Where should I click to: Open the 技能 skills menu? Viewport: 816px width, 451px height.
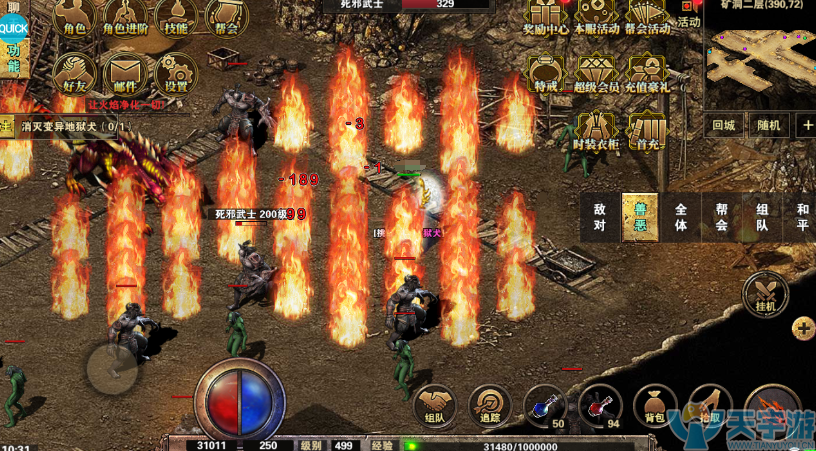click(x=176, y=17)
